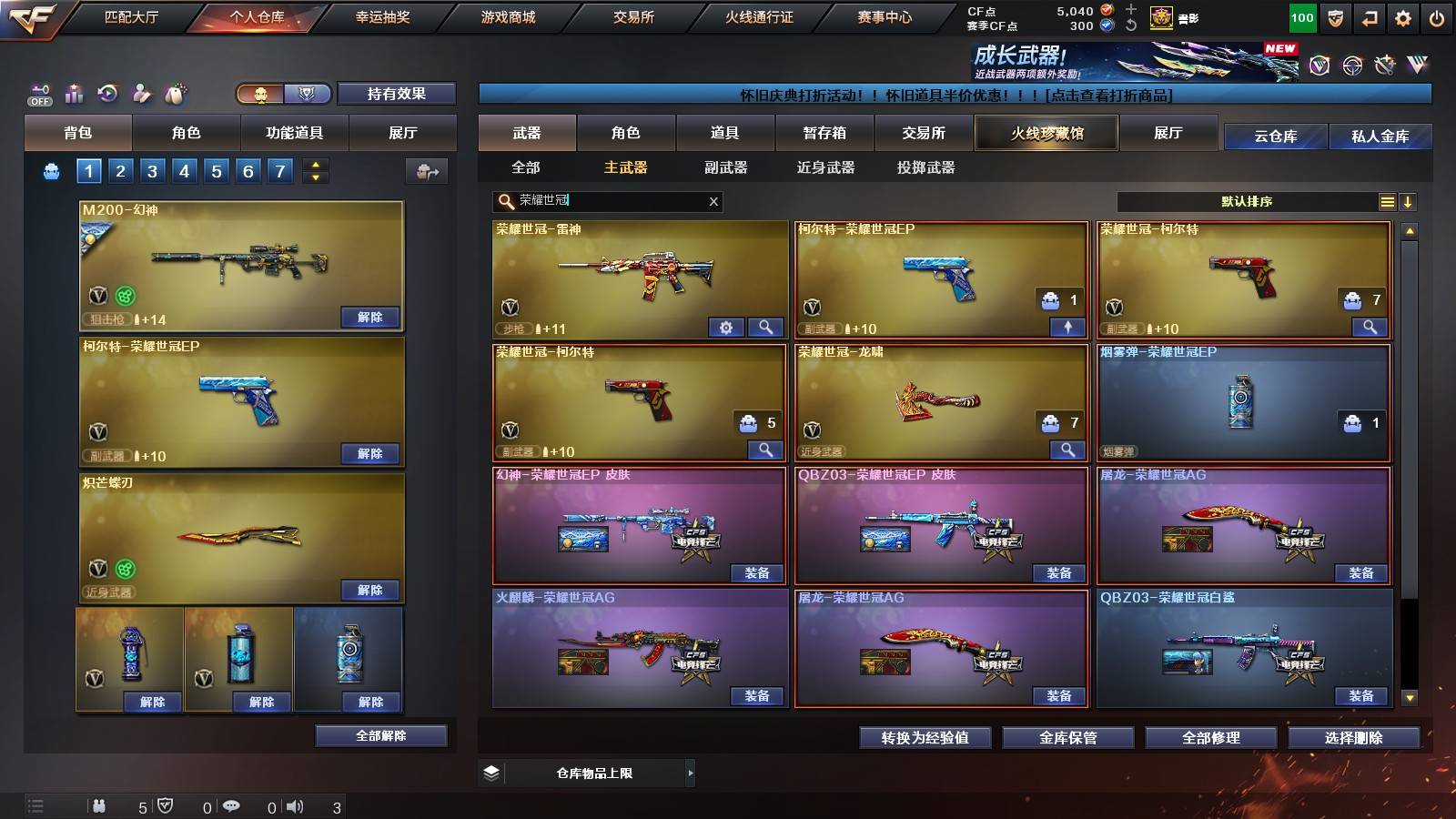Screen dimensions: 1456x819
Task: Click the magnifier icon on 荣耀世冠-雷神 card
Action: (x=767, y=326)
